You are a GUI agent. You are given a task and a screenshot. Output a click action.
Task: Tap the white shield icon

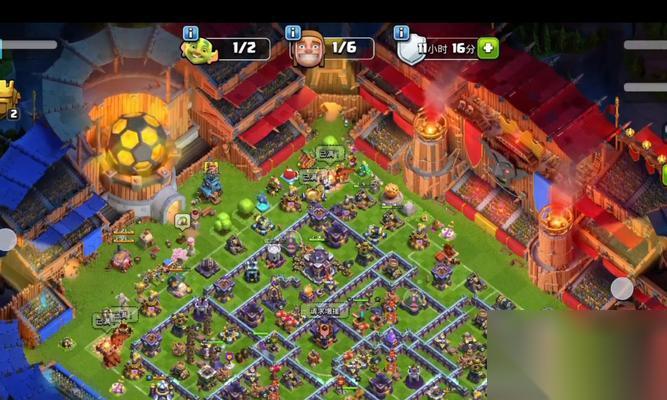tap(412, 49)
